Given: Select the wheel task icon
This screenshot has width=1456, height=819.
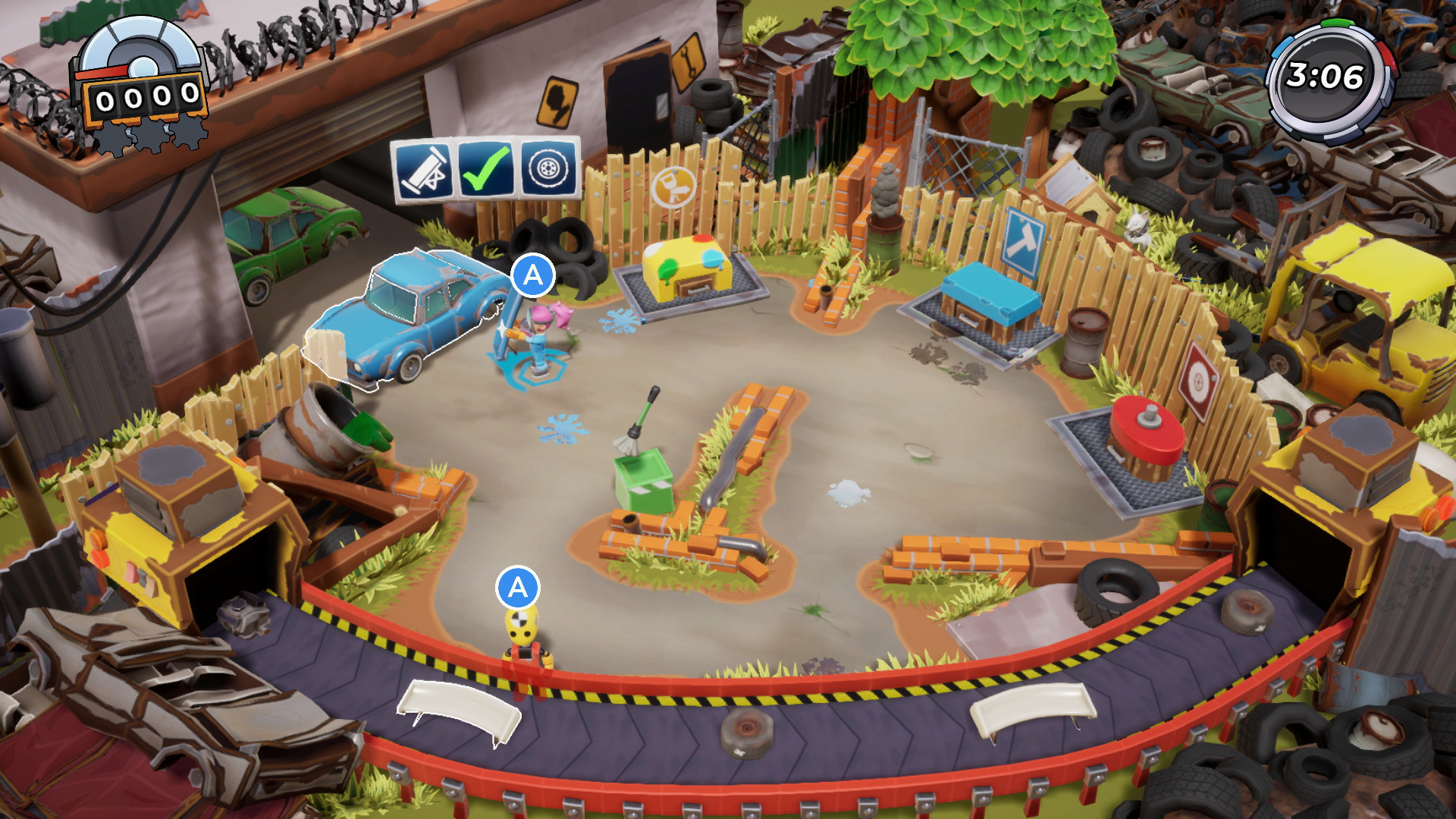Looking at the screenshot, I should (548, 168).
